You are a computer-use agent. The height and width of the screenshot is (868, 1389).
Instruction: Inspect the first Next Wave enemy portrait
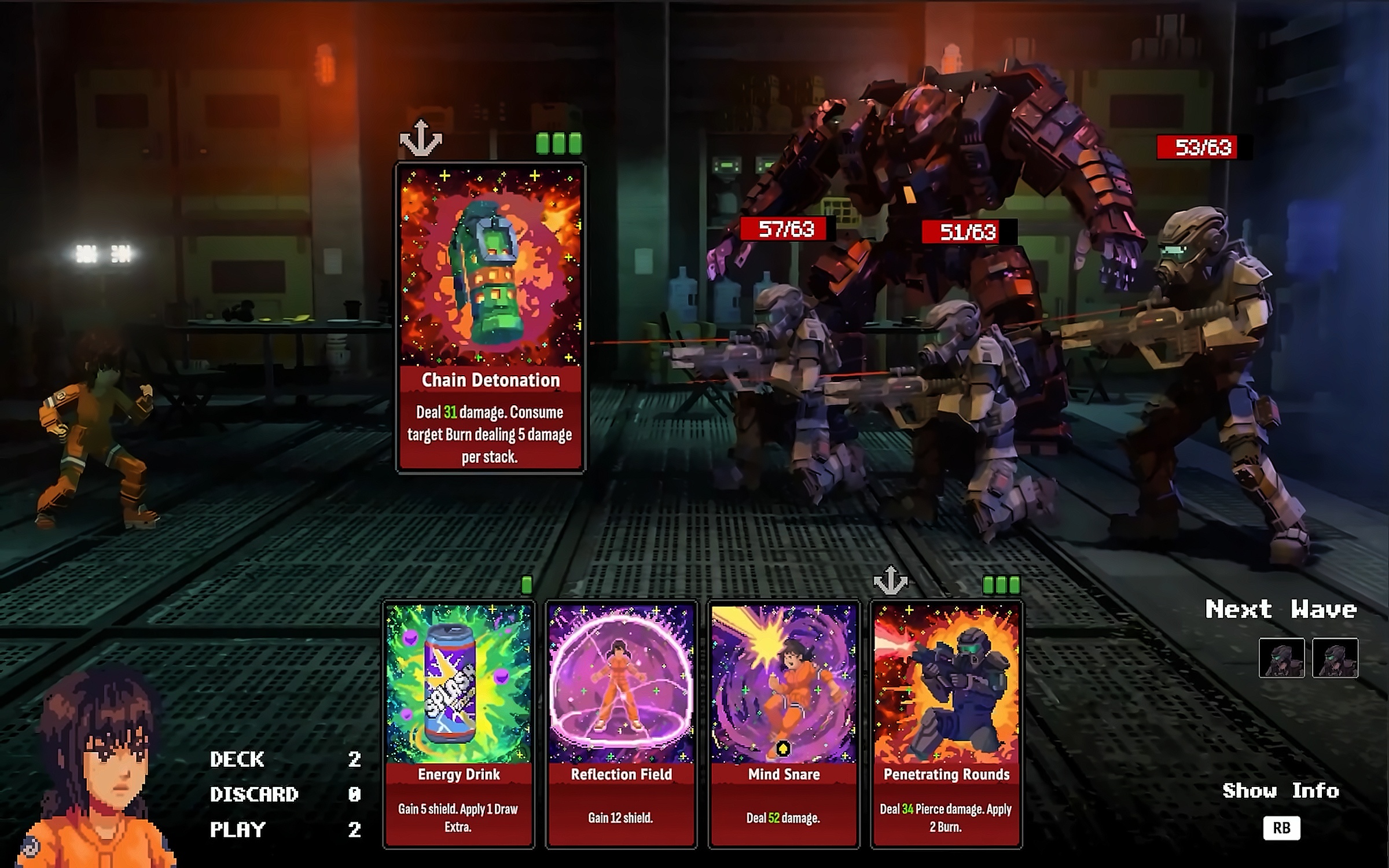pos(1281,658)
